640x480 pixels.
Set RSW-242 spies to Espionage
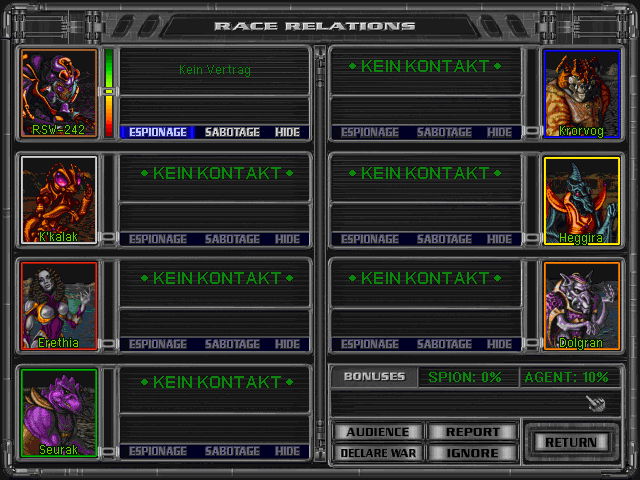coord(158,132)
